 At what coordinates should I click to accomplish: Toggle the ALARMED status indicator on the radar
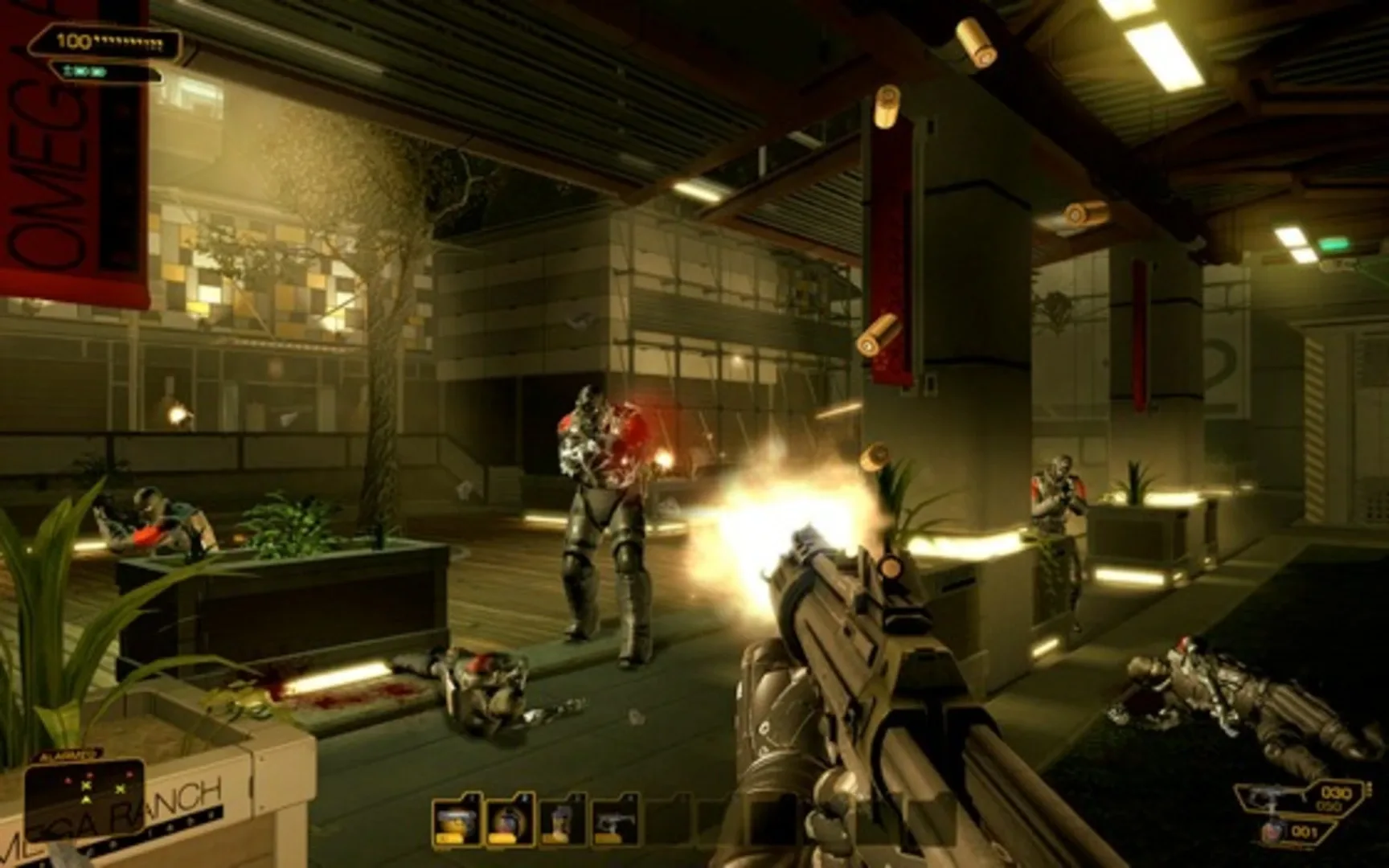(64, 755)
